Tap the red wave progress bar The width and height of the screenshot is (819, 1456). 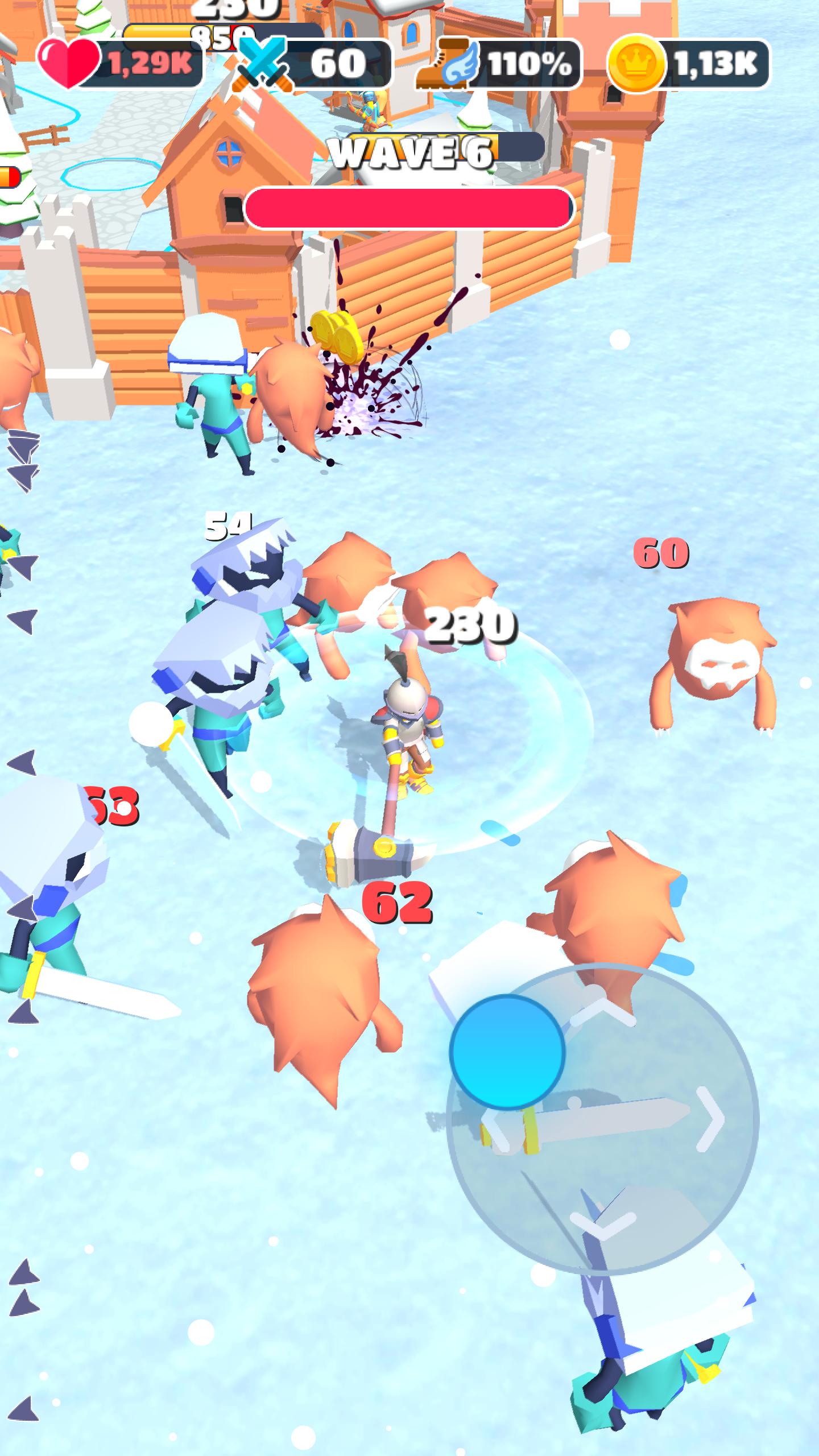[407, 208]
